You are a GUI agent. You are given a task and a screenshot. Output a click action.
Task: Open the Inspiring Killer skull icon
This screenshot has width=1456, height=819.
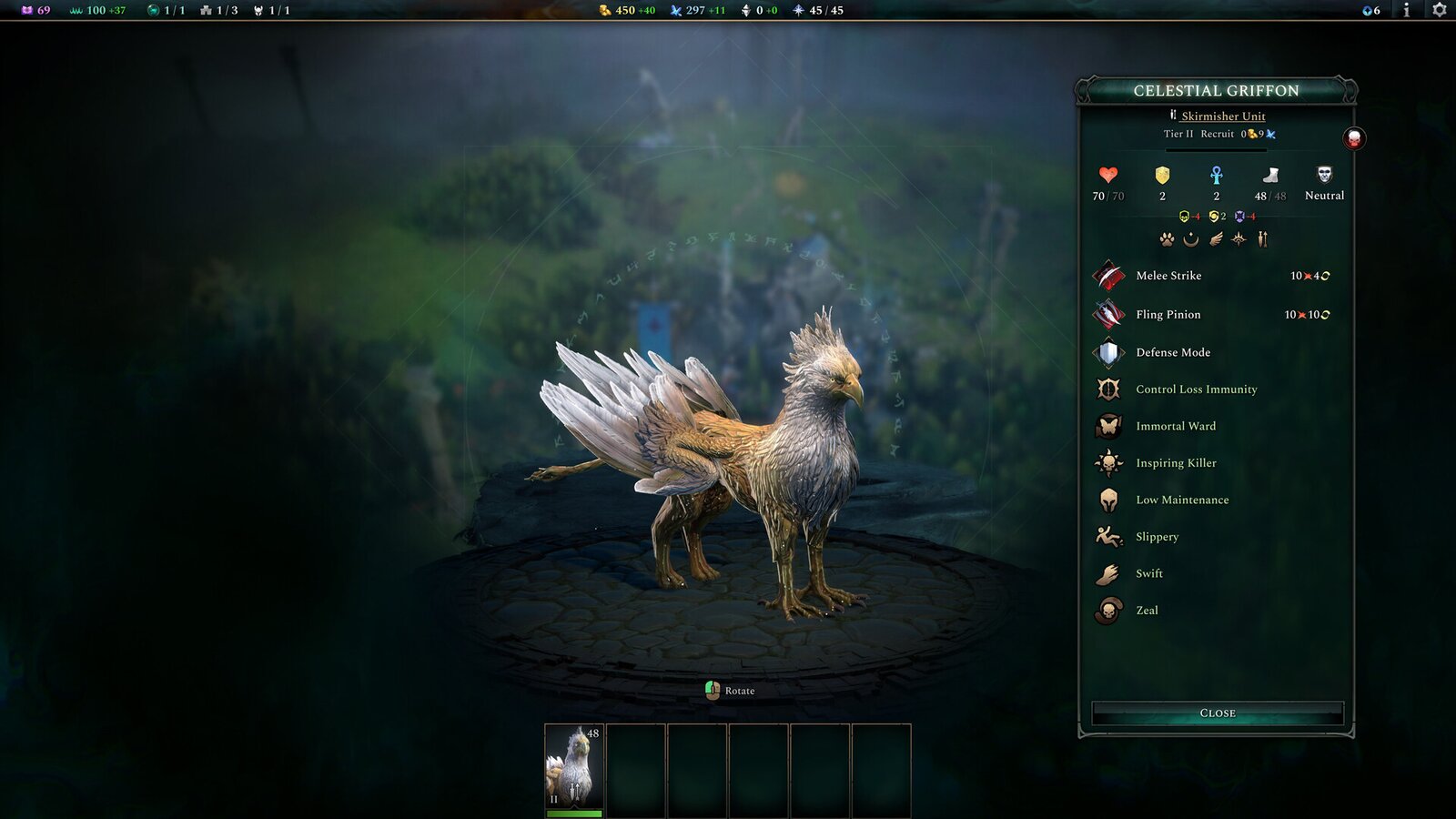point(1109,463)
